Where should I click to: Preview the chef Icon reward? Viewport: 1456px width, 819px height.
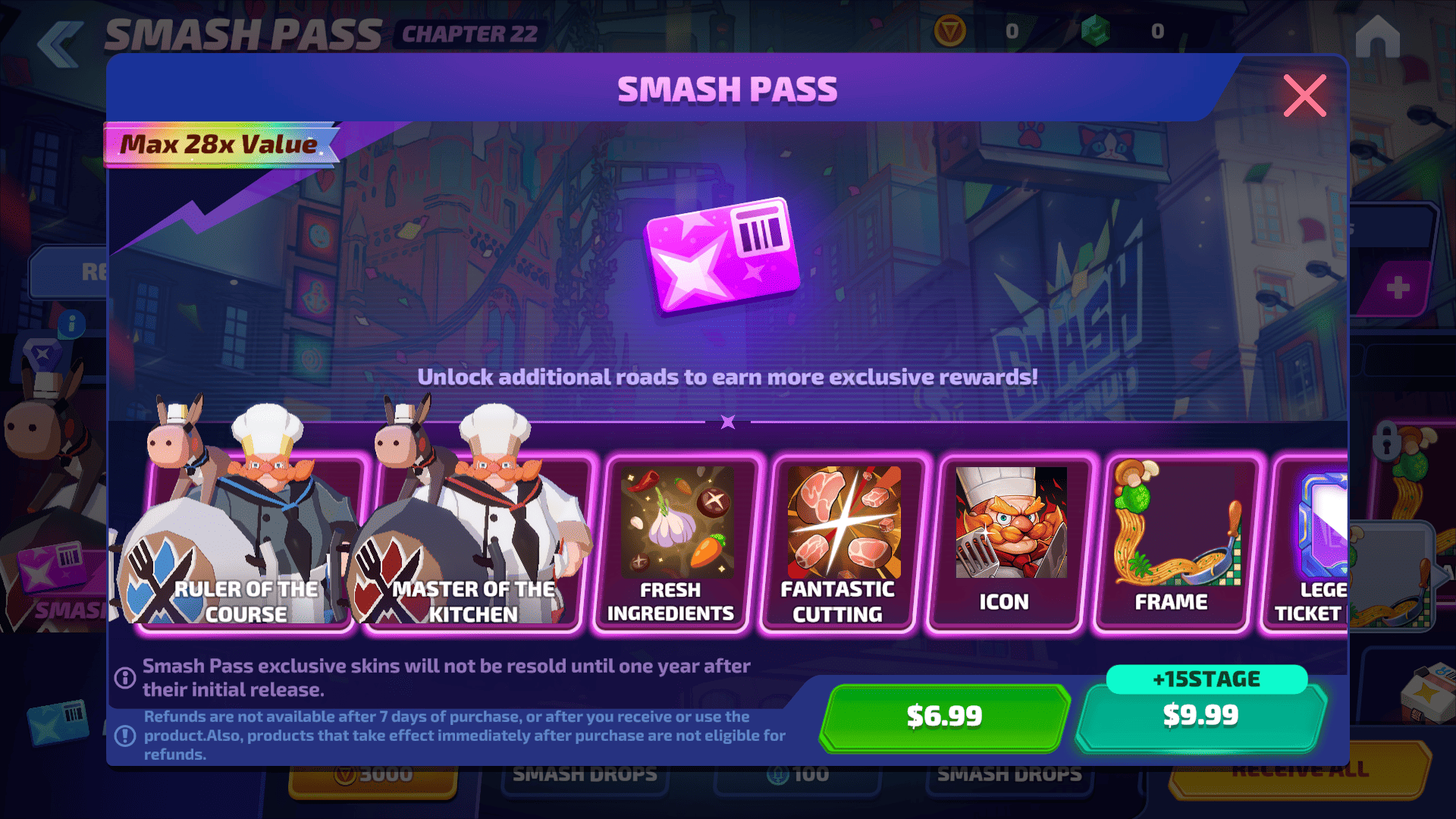click(x=1005, y=542)
